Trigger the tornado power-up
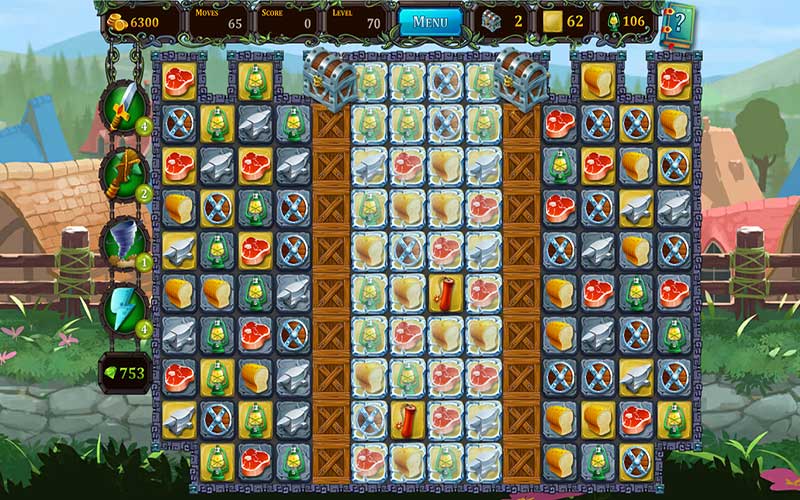This screenshot has height=500, width=800. point(124,241)
